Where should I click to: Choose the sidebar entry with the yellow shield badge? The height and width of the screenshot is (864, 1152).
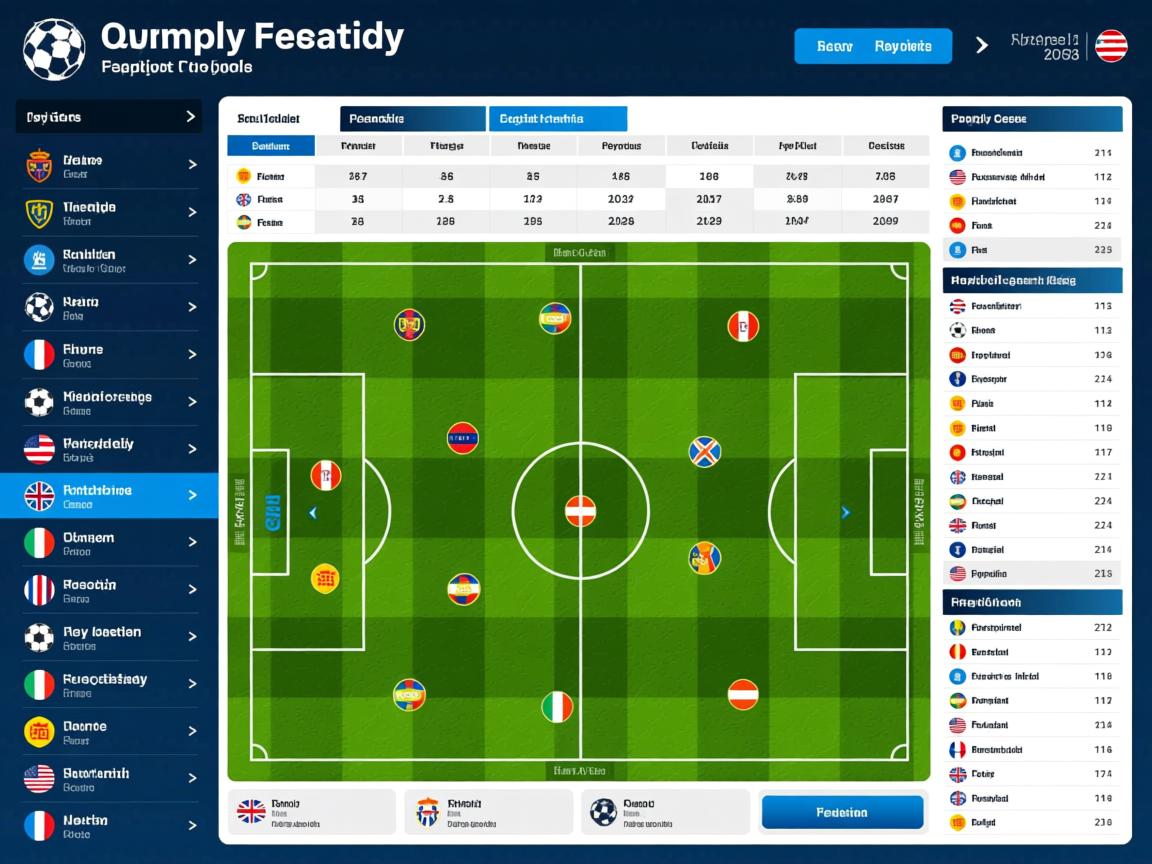click(x=109, y=212)
